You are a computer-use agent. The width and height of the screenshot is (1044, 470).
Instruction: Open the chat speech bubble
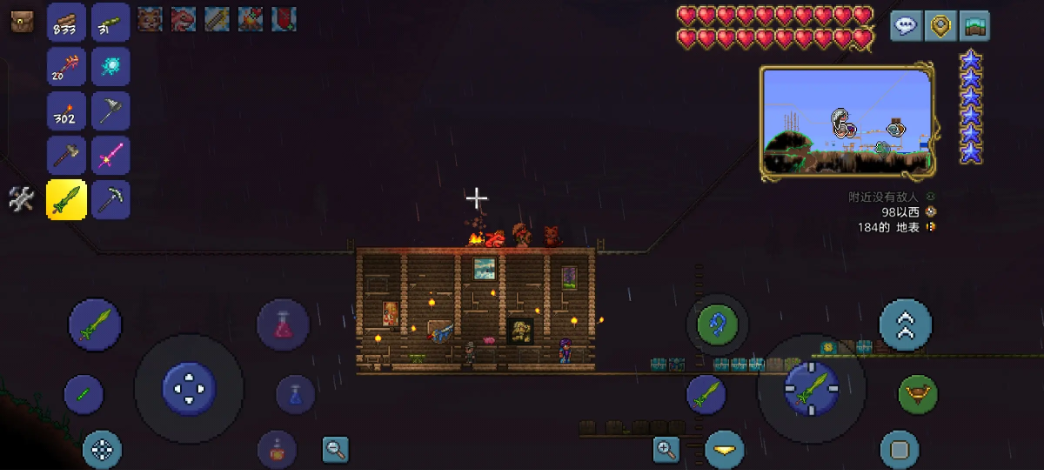pos(906,26)
